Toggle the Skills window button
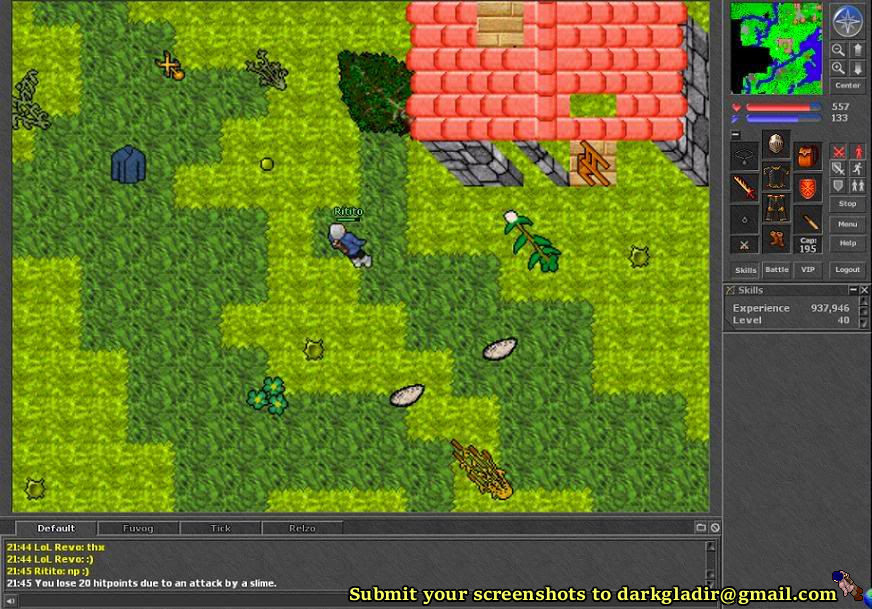This screenshot has height=609, width=872. [745, 269]
